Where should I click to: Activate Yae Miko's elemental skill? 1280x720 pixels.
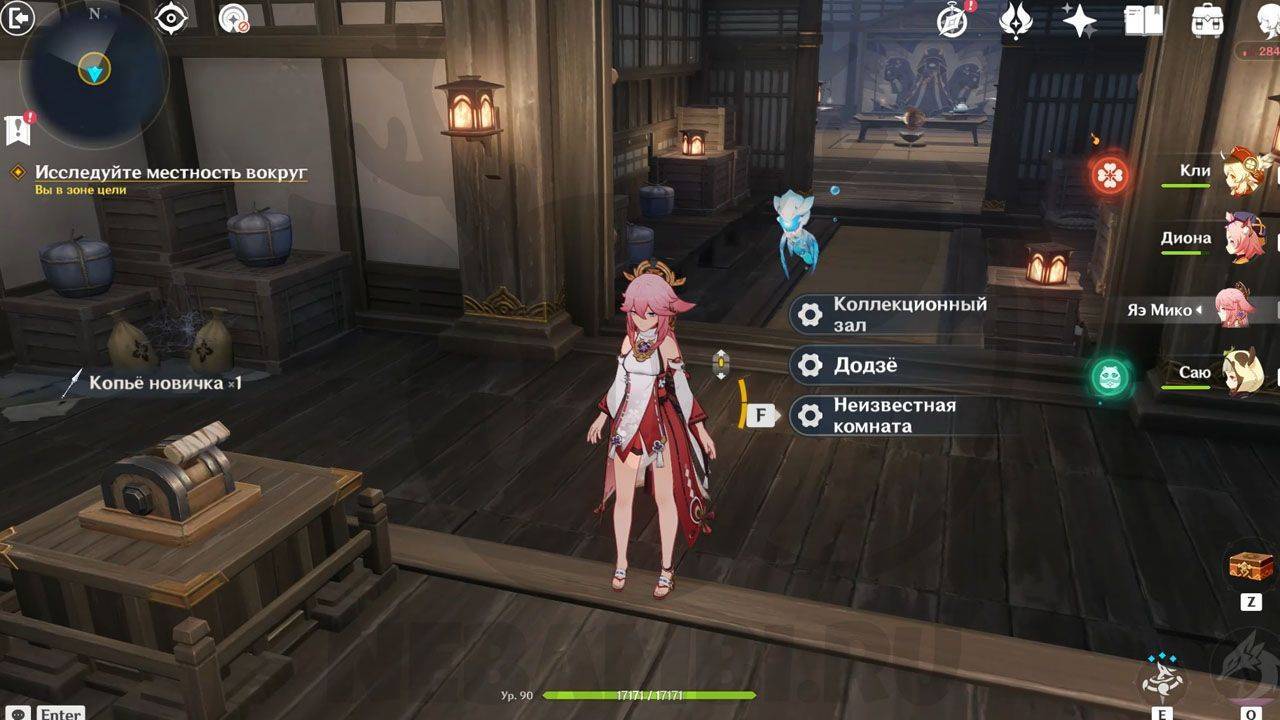coord(1161,677)
